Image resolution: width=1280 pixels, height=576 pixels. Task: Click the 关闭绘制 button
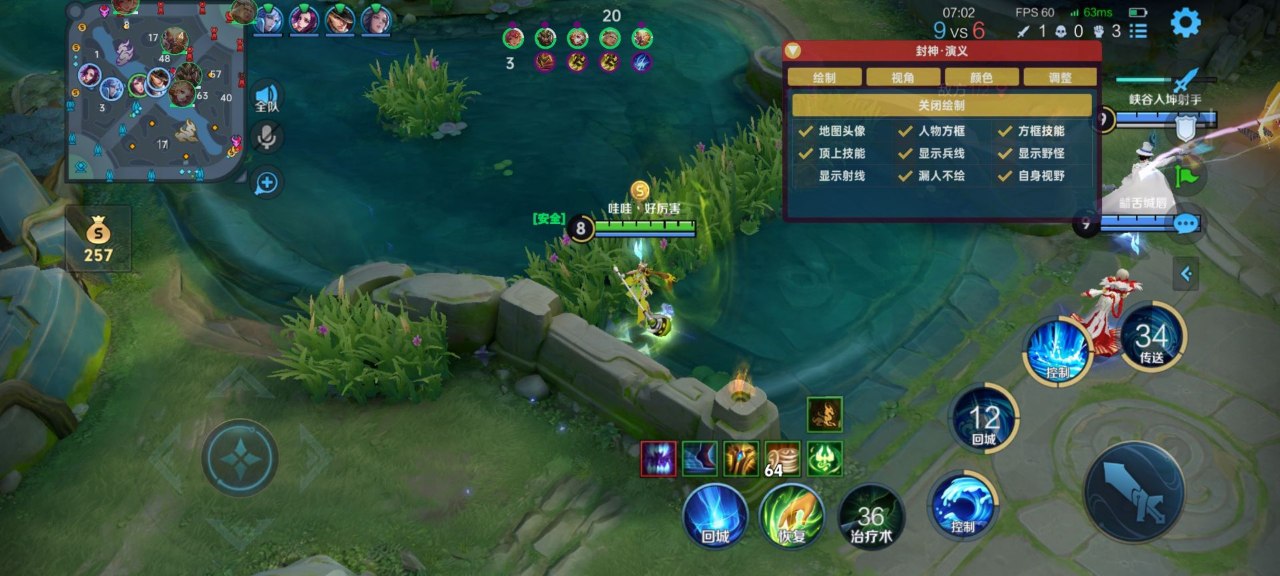pos(941,105)
